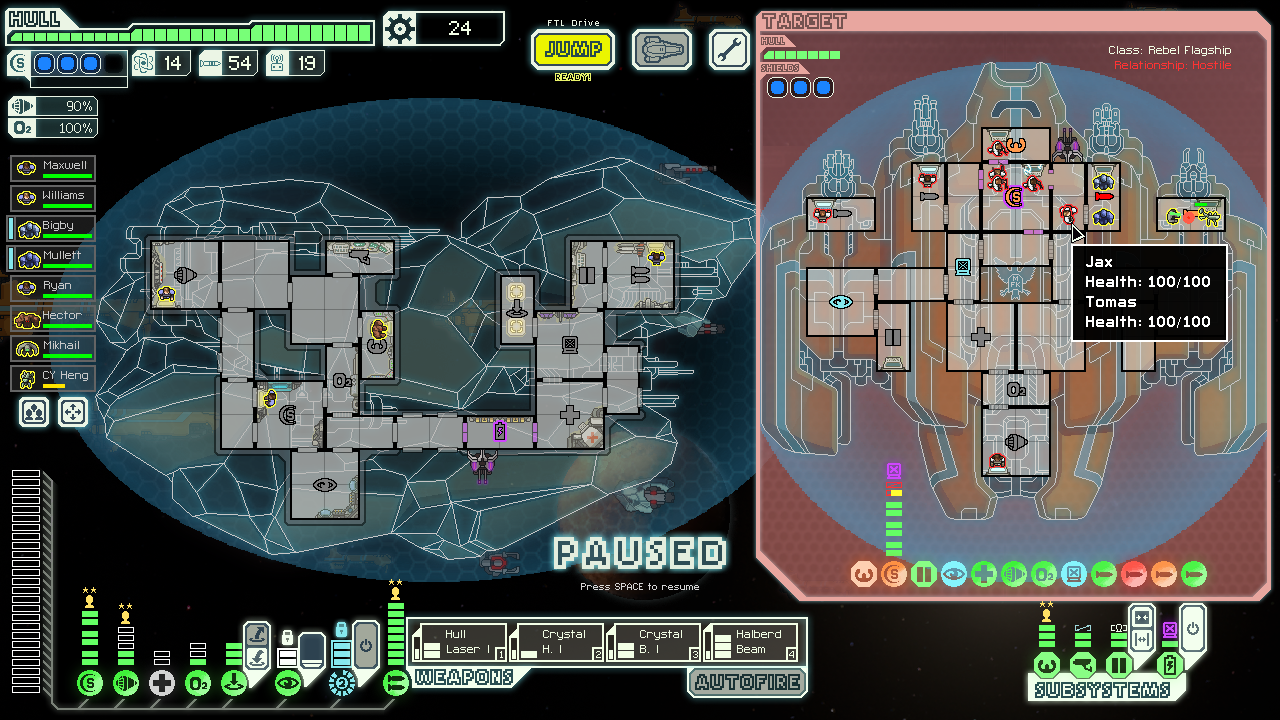Screen dimensions: 1280x720
Task: Click the oxygen system icon
Action: 198,683
